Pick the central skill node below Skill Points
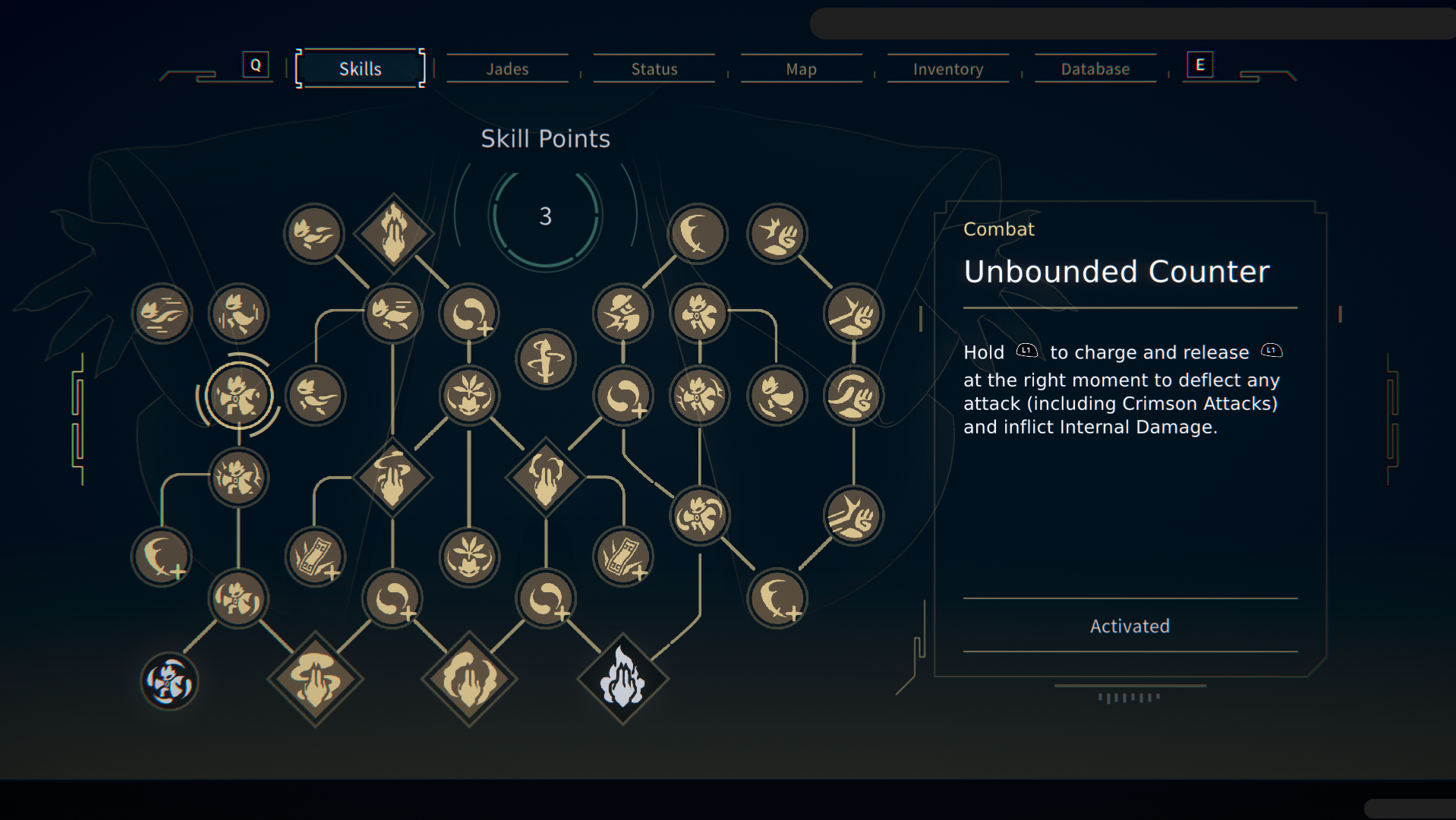 tap(546, 358)
